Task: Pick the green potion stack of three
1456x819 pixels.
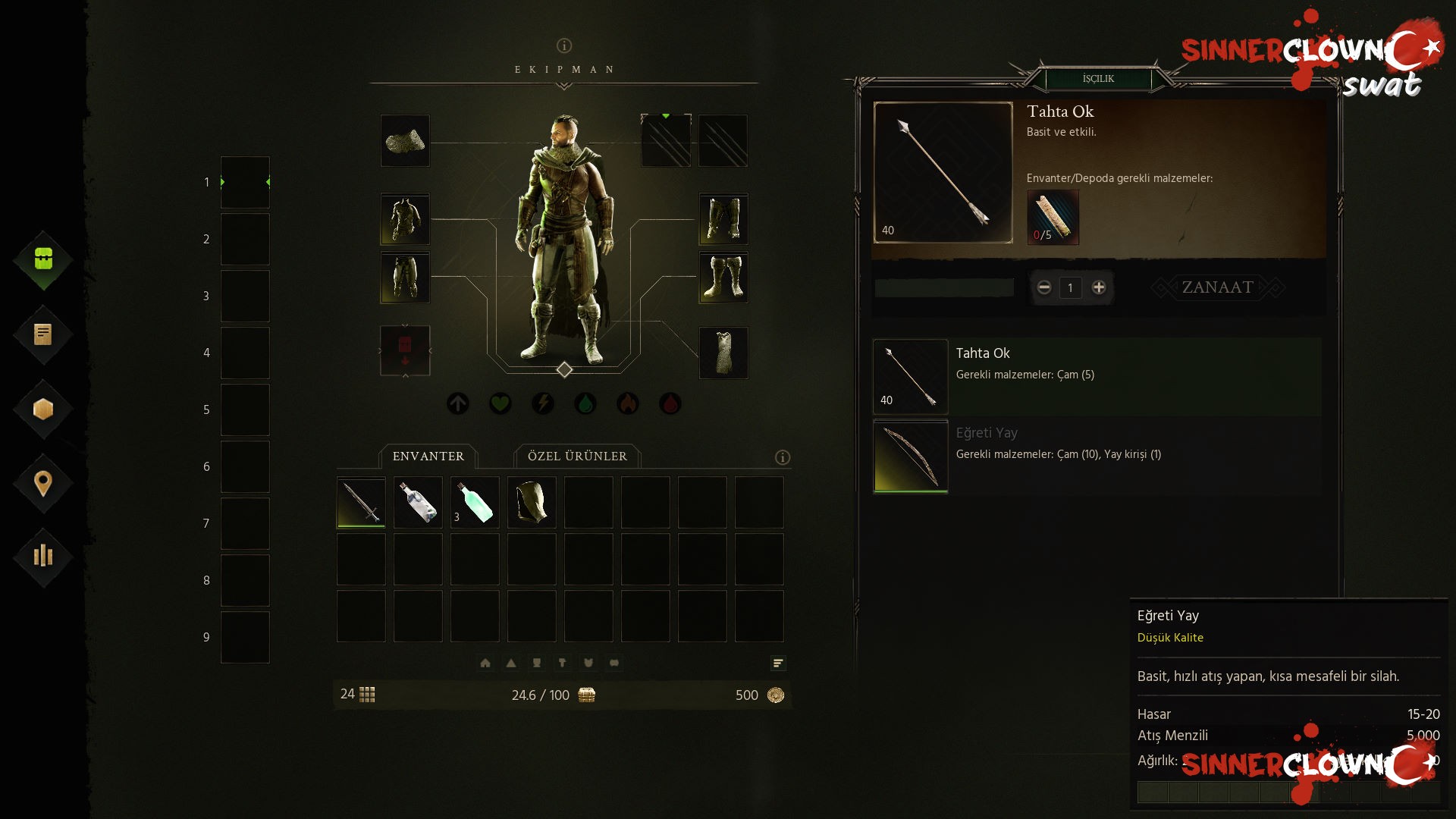Action: pos(475,502)
